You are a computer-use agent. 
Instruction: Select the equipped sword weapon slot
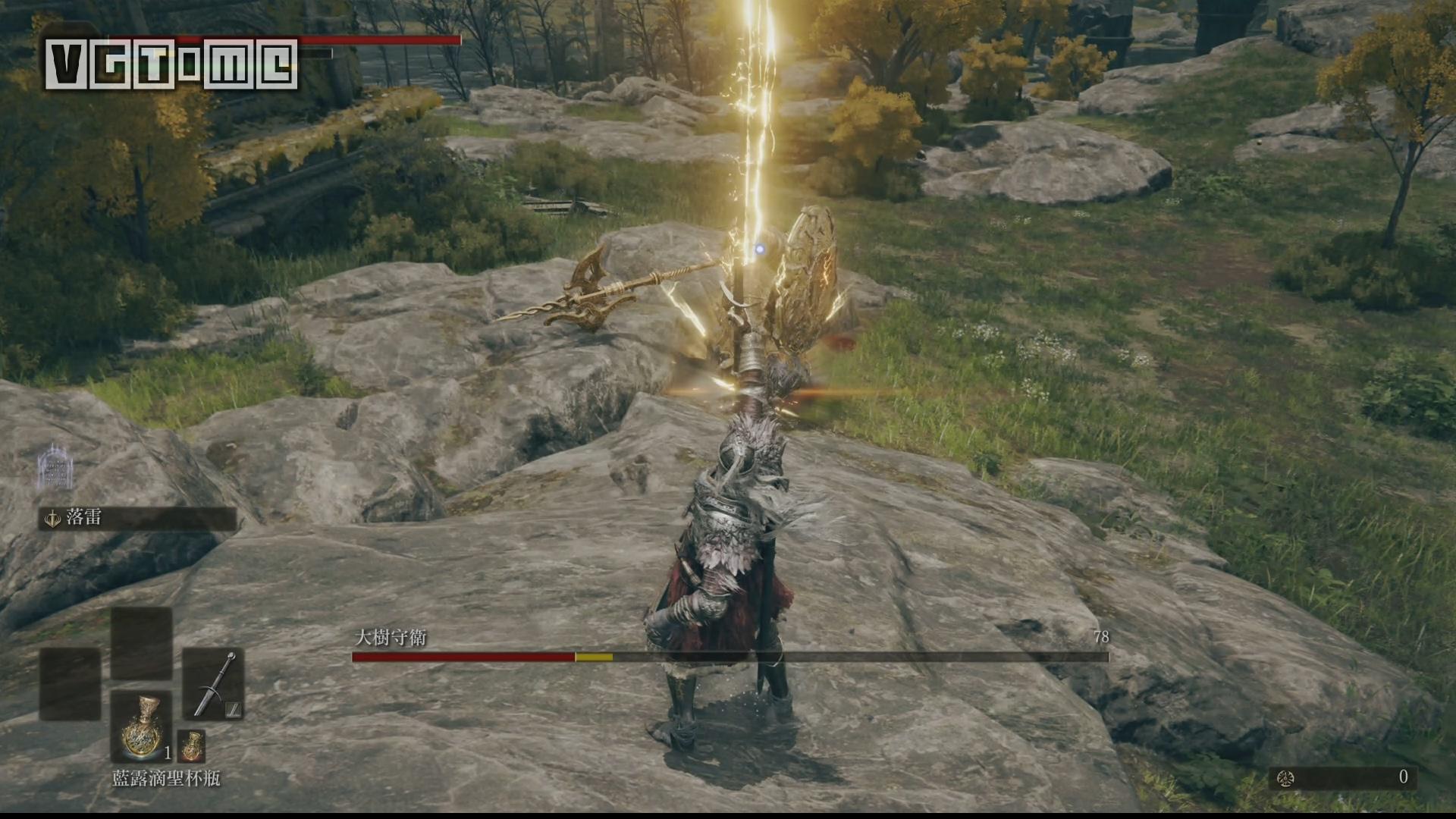[213, 684]
